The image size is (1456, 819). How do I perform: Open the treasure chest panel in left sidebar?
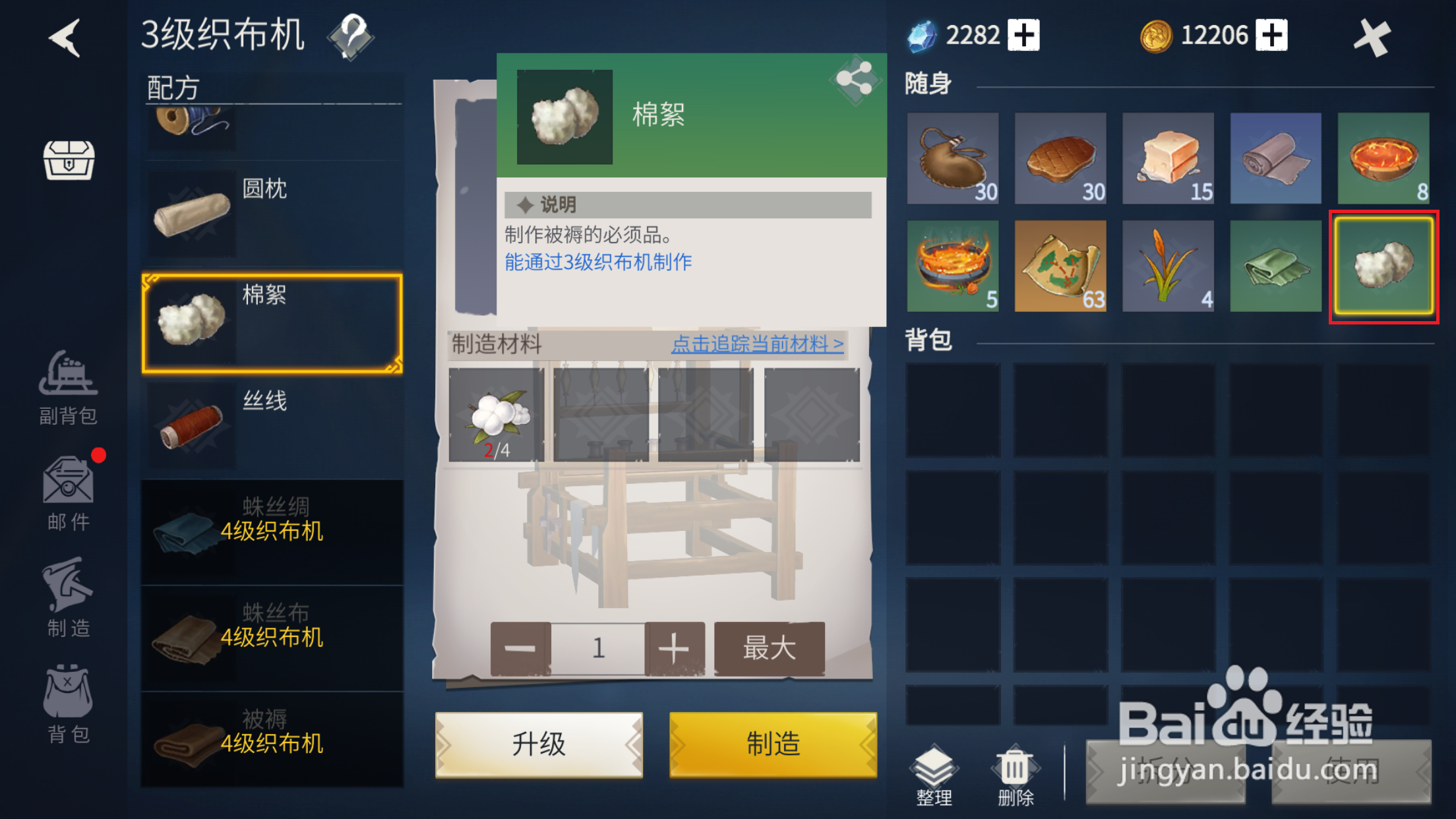coord(68,160)
